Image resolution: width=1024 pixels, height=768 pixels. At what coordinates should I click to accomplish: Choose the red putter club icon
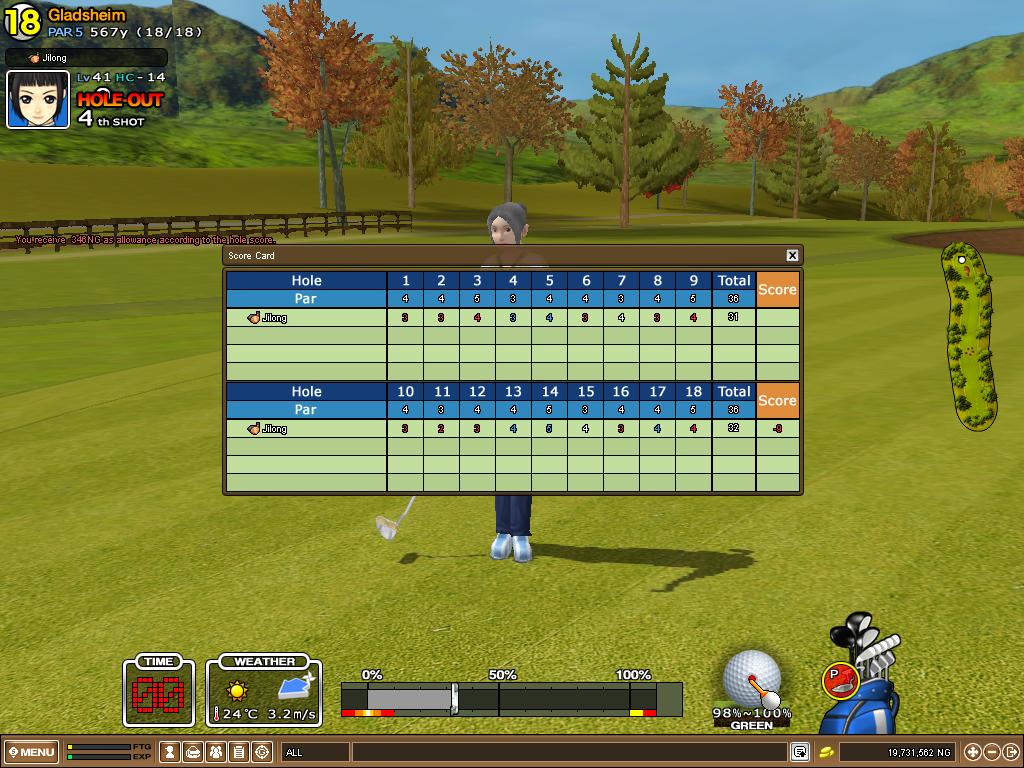(x=841, y=680)
